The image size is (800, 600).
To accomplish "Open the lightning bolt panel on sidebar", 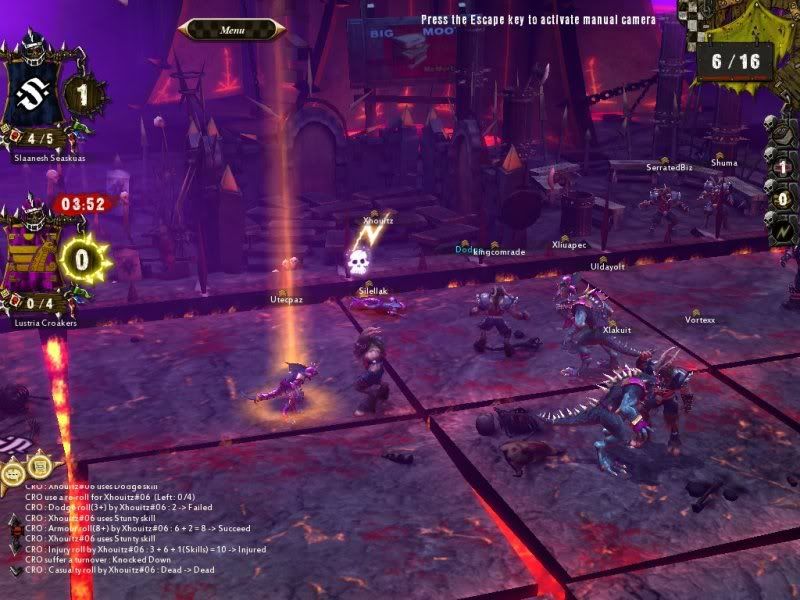I will pyautogui.click(x=783, y=233).
